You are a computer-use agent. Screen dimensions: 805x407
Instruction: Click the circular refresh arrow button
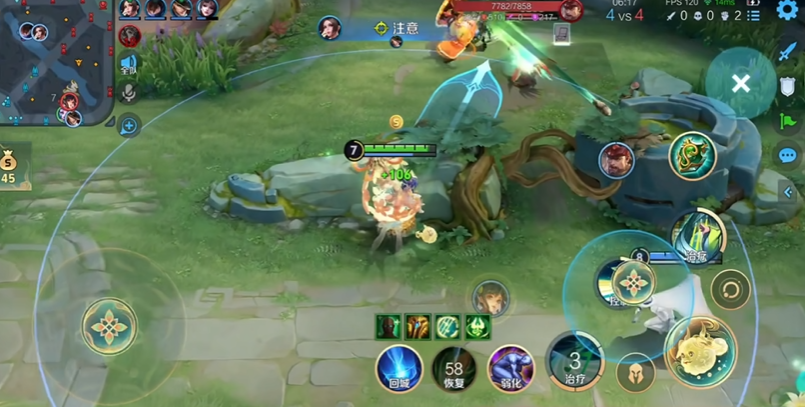click(730, 290)
